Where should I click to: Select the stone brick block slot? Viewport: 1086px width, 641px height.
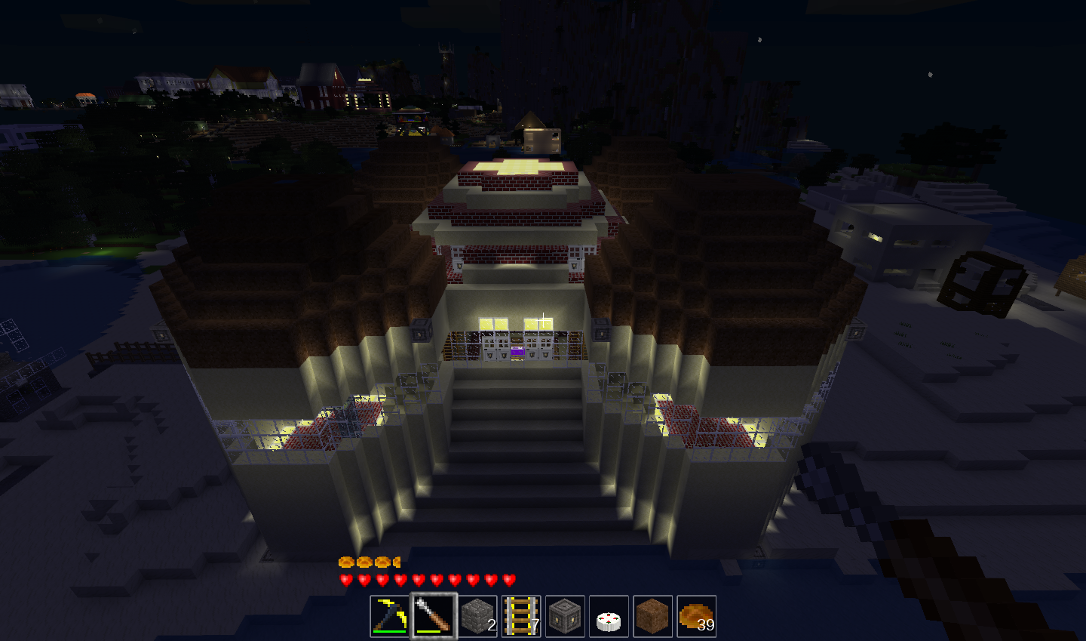coord(478,616)
